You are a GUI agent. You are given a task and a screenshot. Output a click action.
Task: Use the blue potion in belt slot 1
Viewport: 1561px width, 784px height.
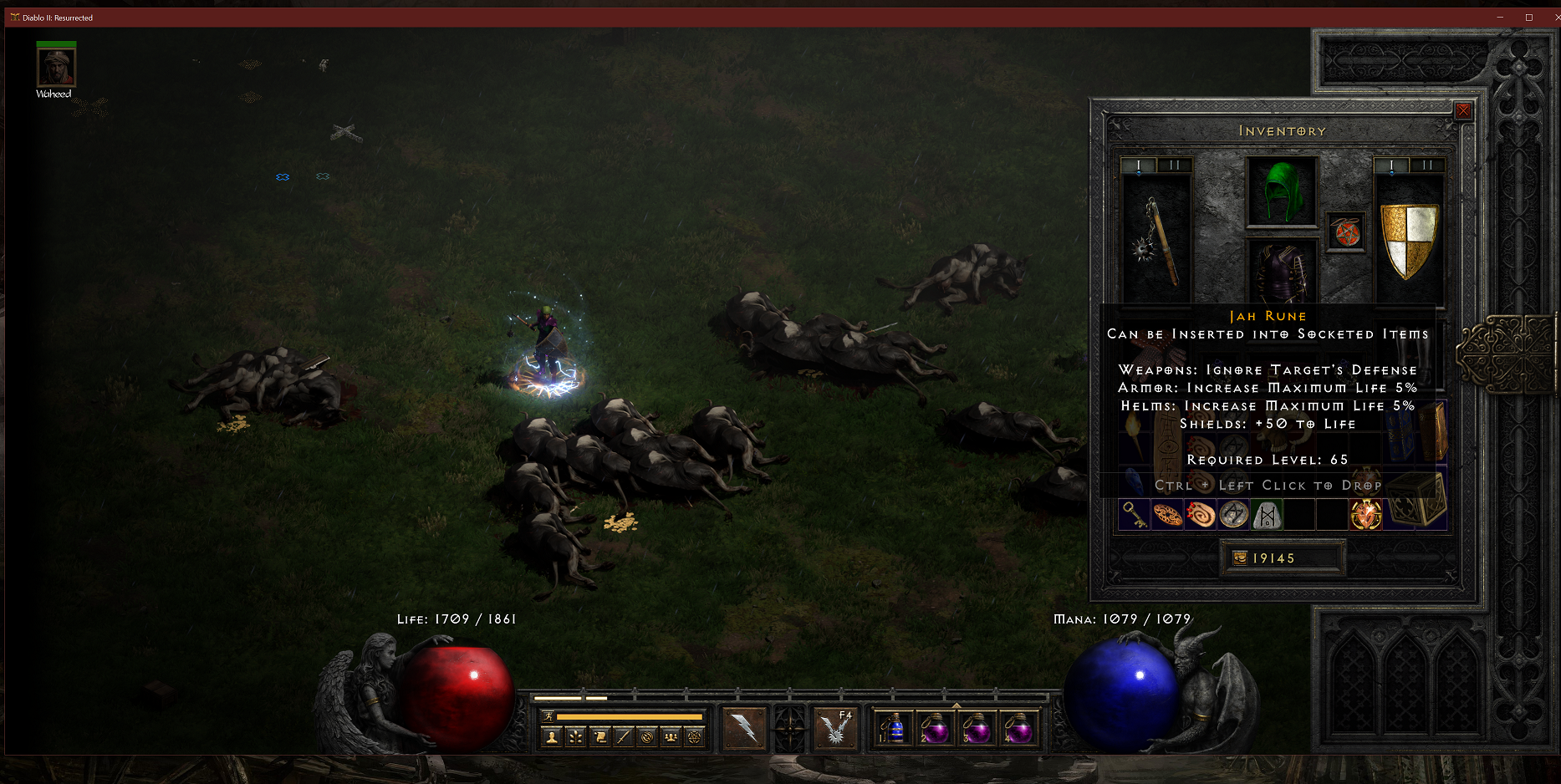[893, 729]
